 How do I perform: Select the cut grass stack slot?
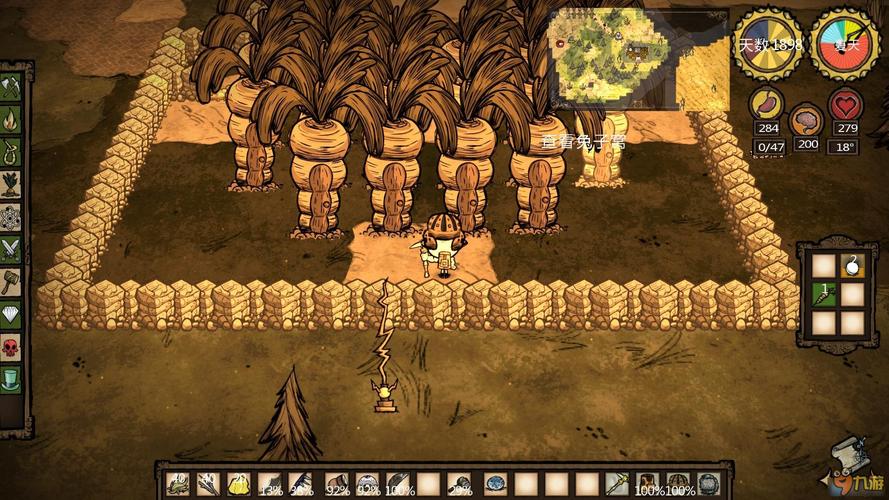(x=178, y=484)
